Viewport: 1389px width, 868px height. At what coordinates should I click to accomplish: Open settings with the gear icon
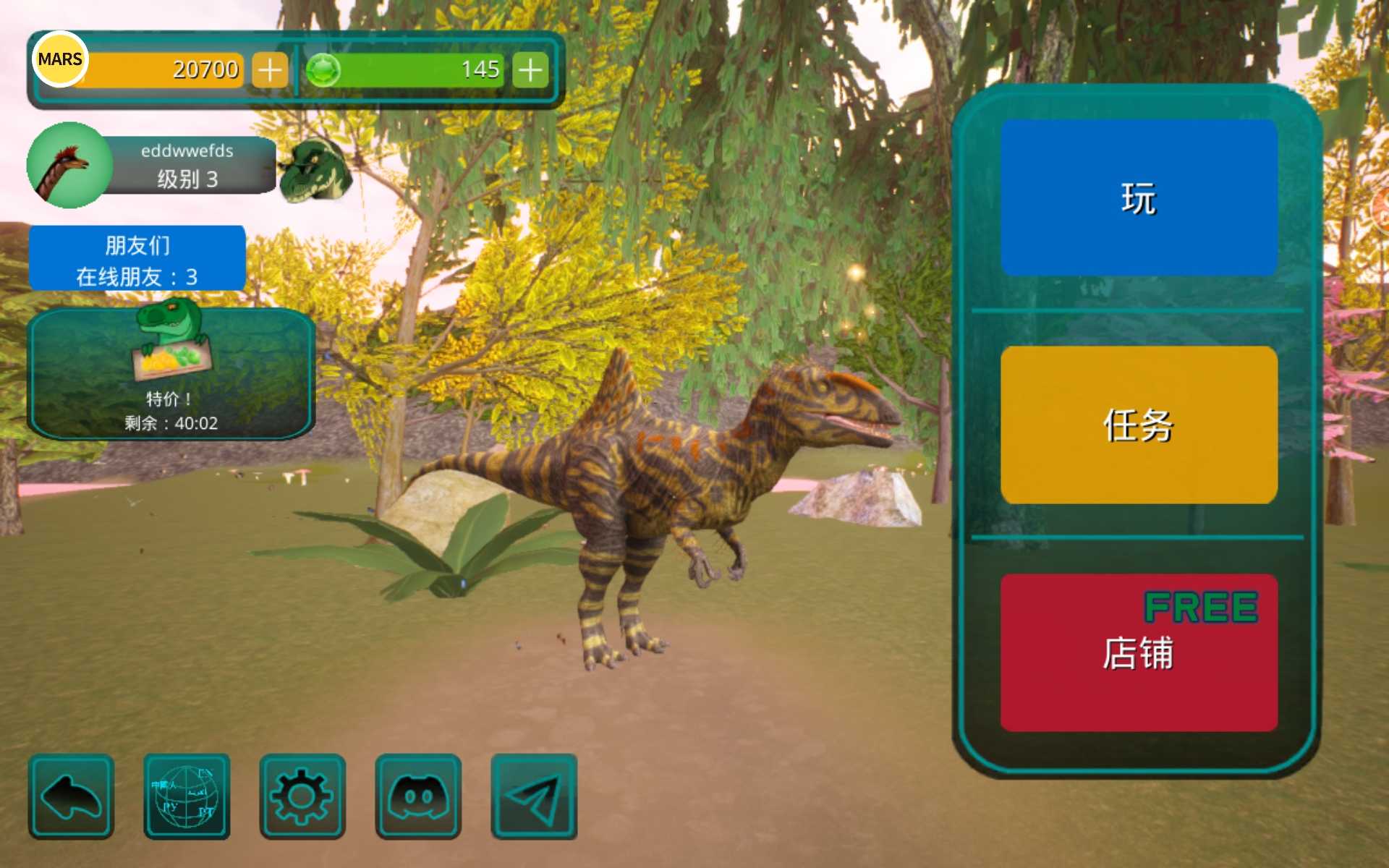[x=302, y=796]
